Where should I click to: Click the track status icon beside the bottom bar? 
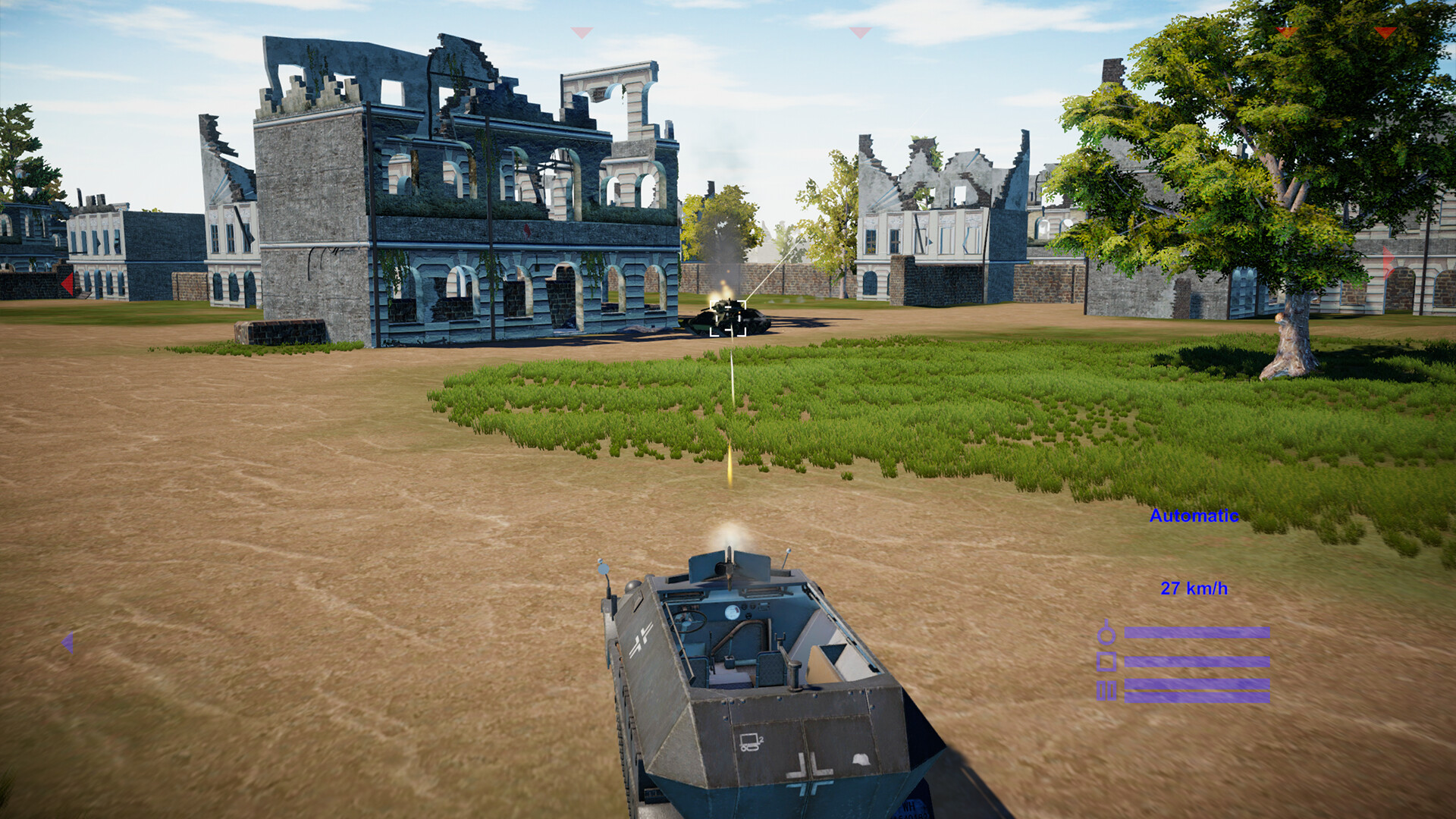[1106, 691]
